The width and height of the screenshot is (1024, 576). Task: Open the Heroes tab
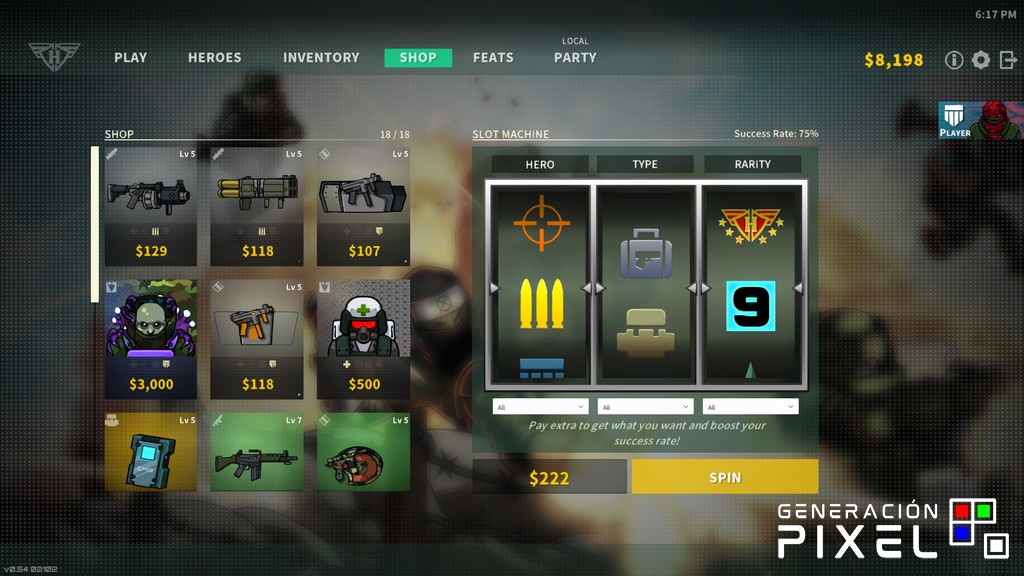click(214, 58)
